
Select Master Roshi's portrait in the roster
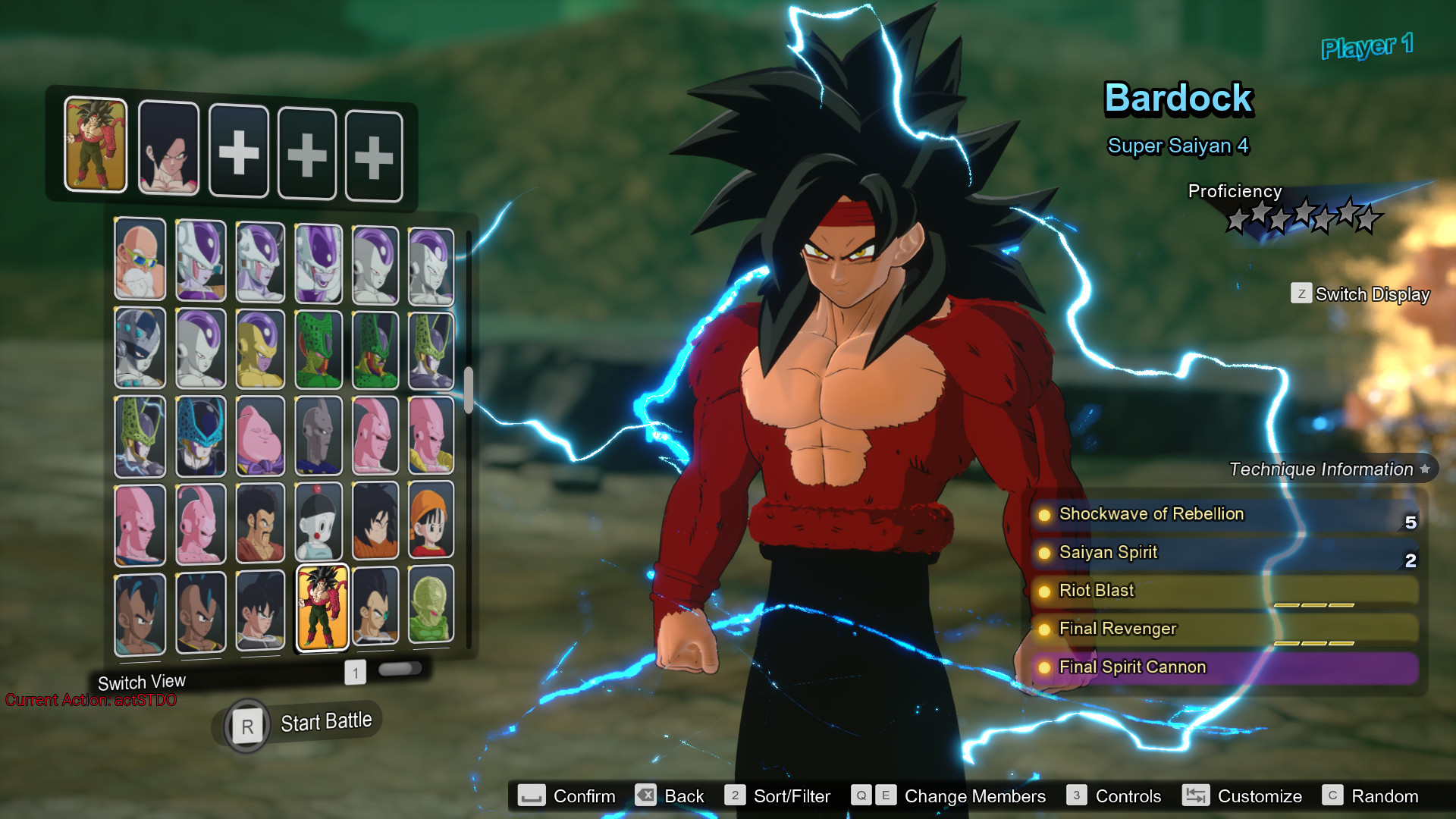click(x=140, y=259)
